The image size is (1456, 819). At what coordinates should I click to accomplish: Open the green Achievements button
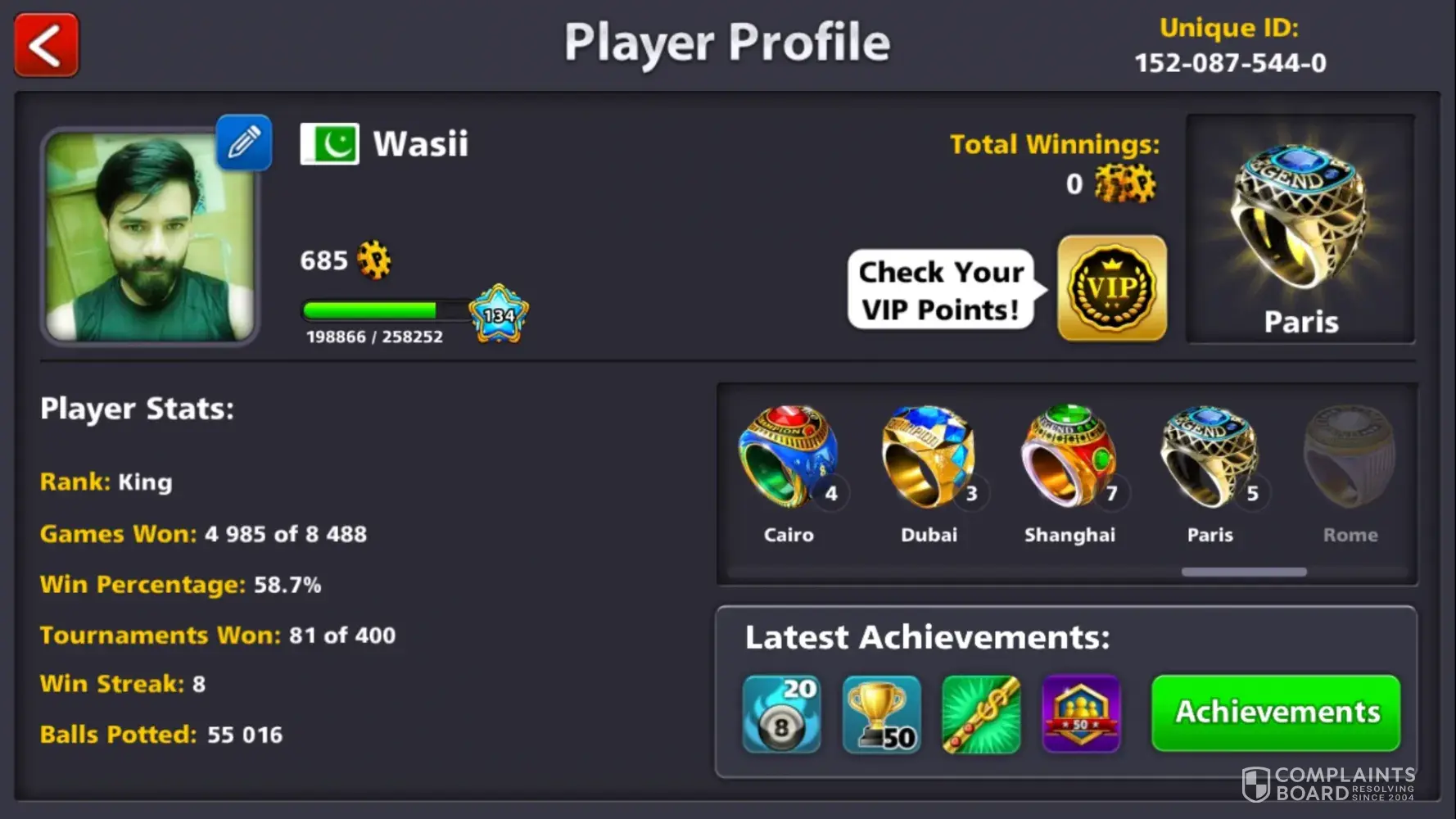click(1276, 713)
